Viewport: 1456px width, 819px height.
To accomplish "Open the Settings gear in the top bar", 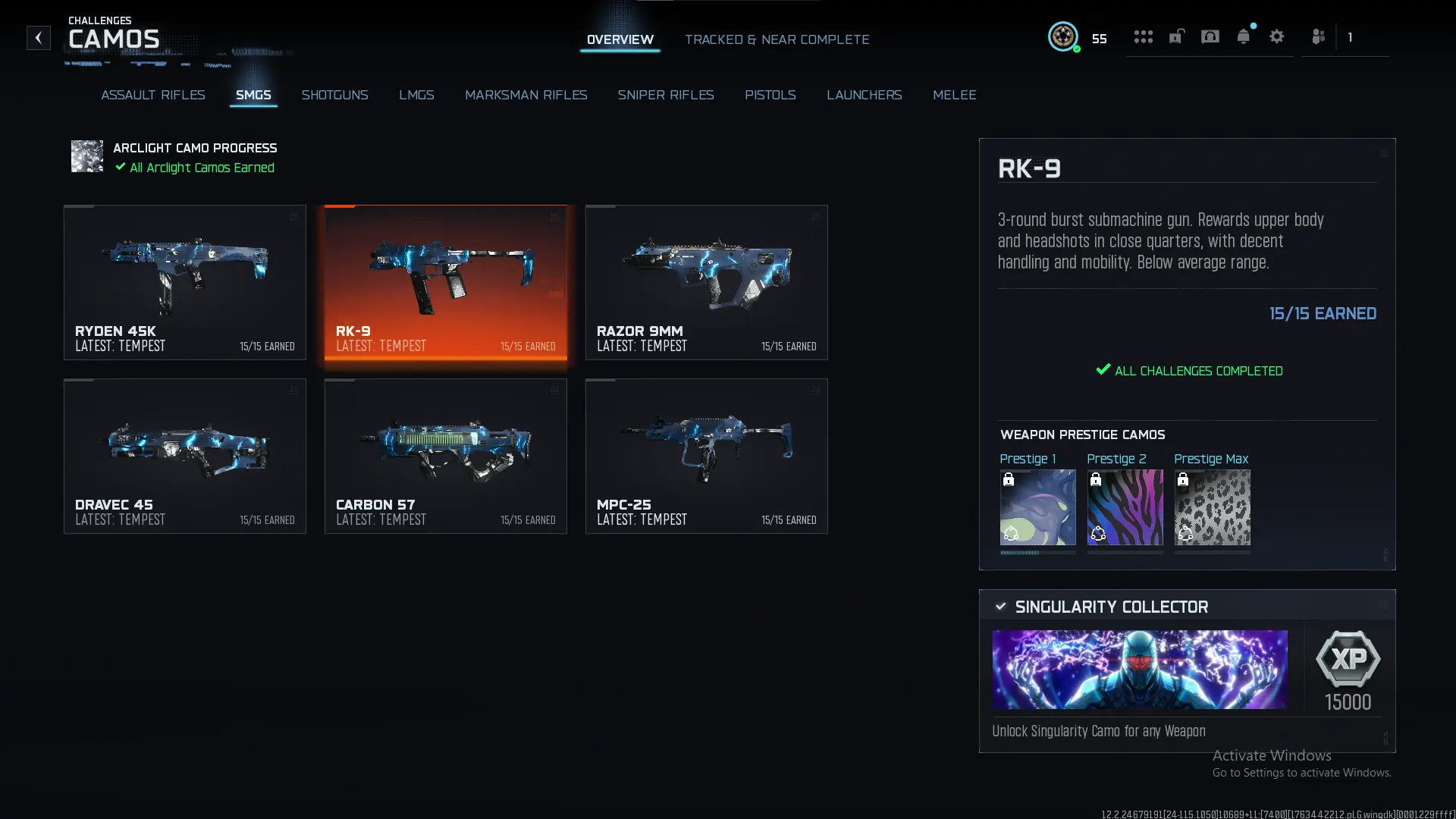I will 1277,36.
